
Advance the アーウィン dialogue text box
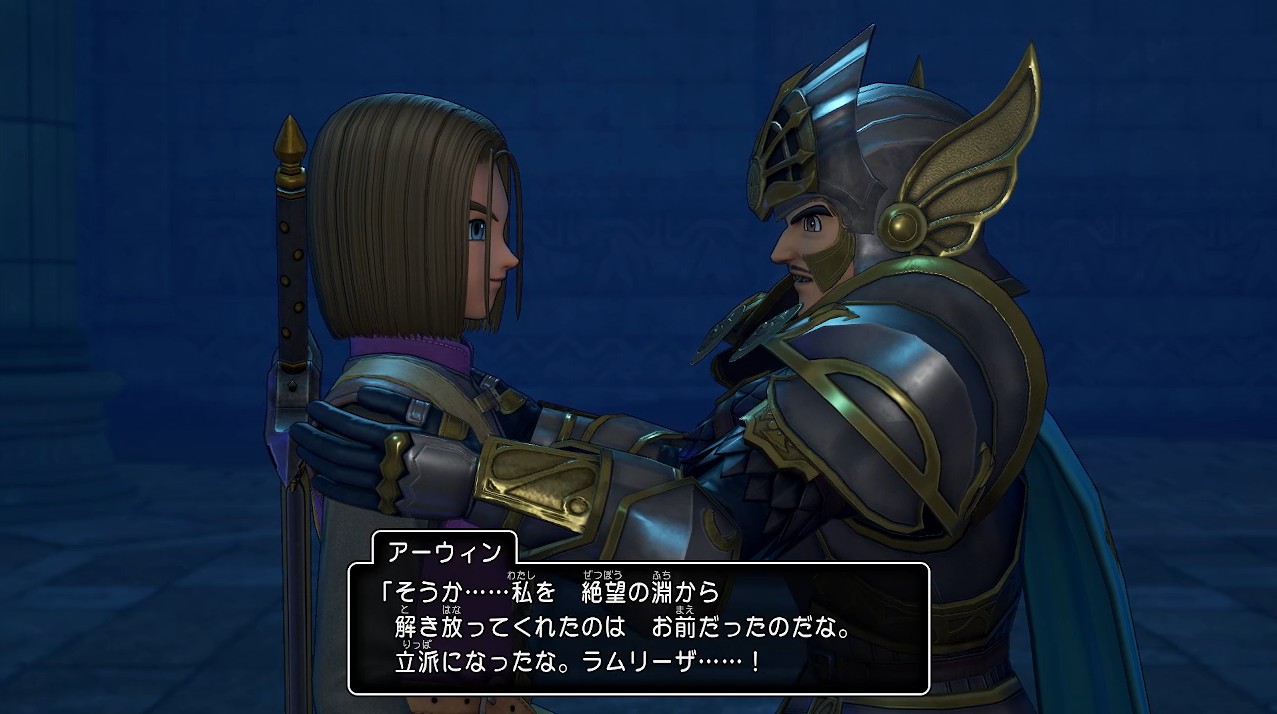pyautogui.click(x=638, y=628)
